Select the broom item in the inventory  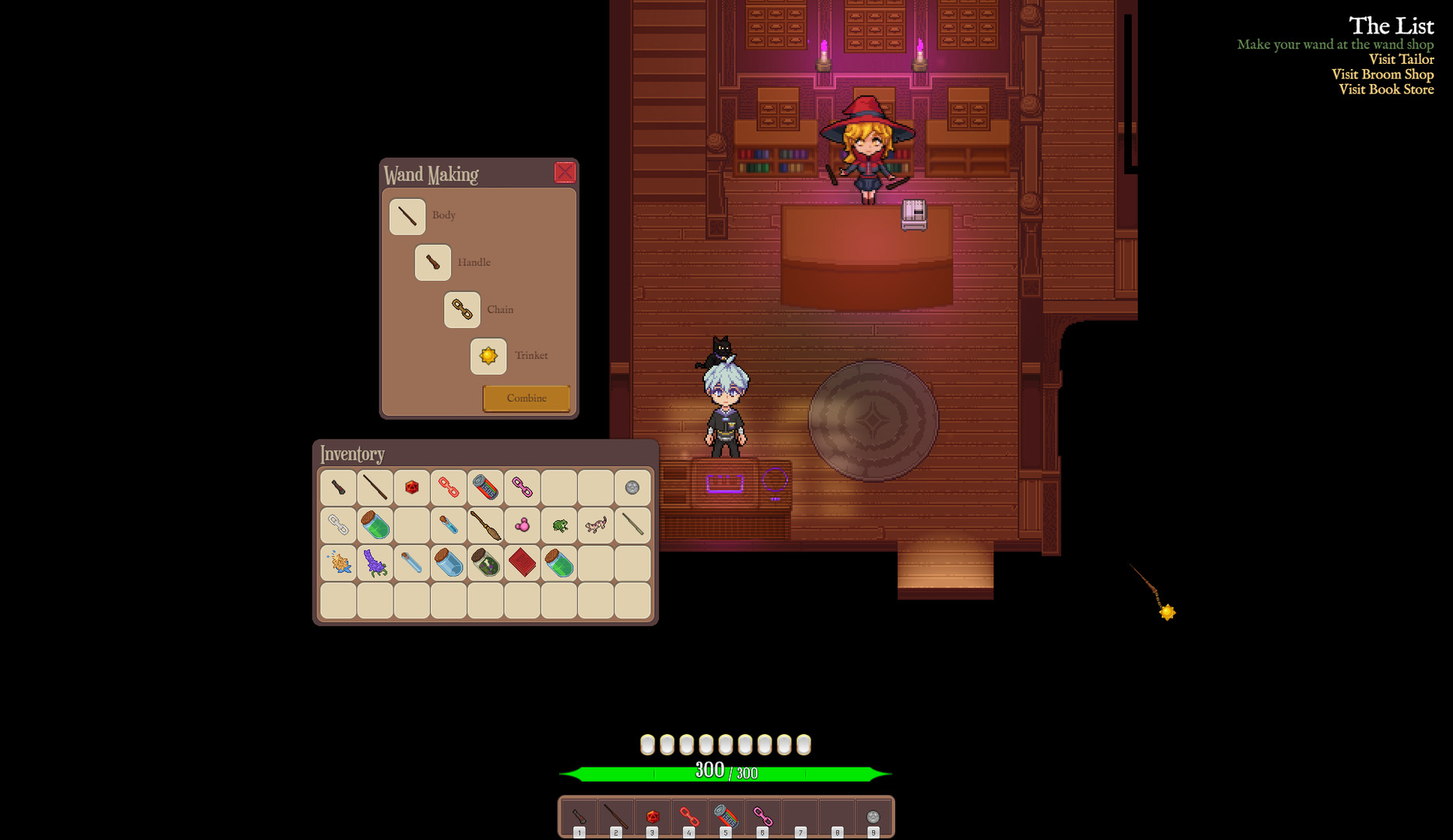[x=484, y=524]
